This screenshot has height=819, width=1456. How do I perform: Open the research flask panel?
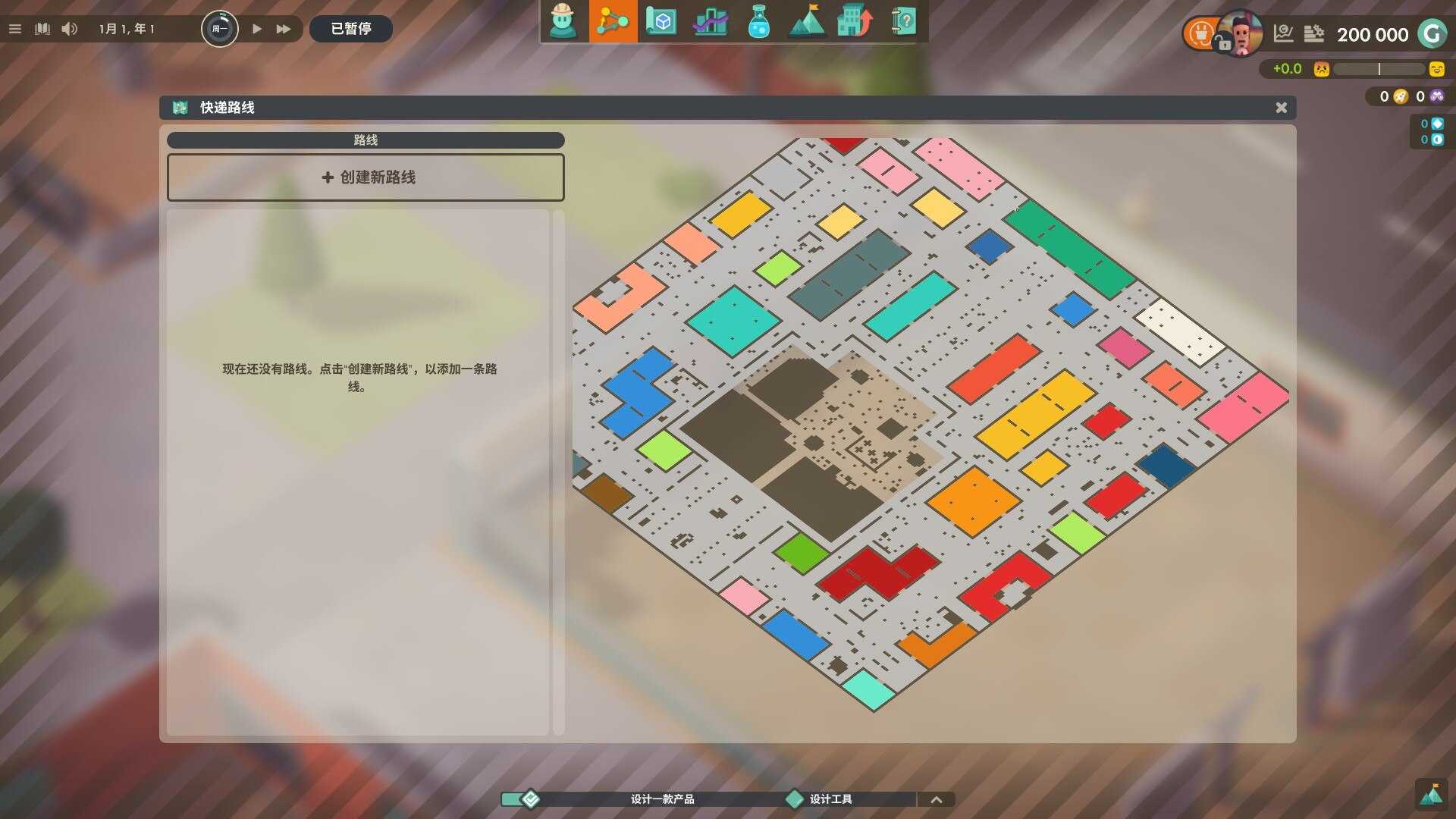pos(758,22)
